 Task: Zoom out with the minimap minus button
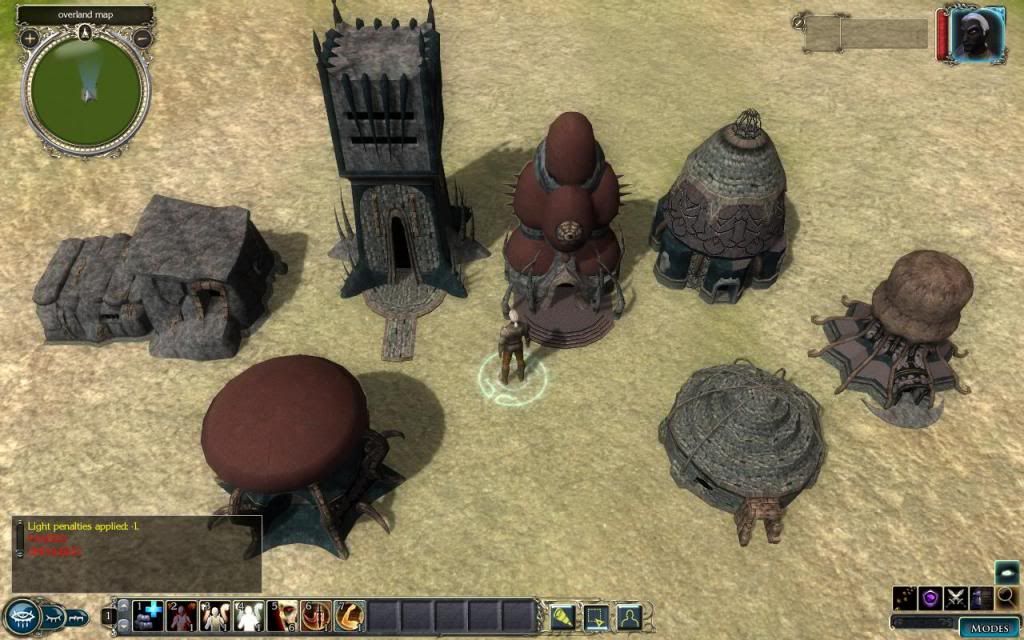point(142,38)
